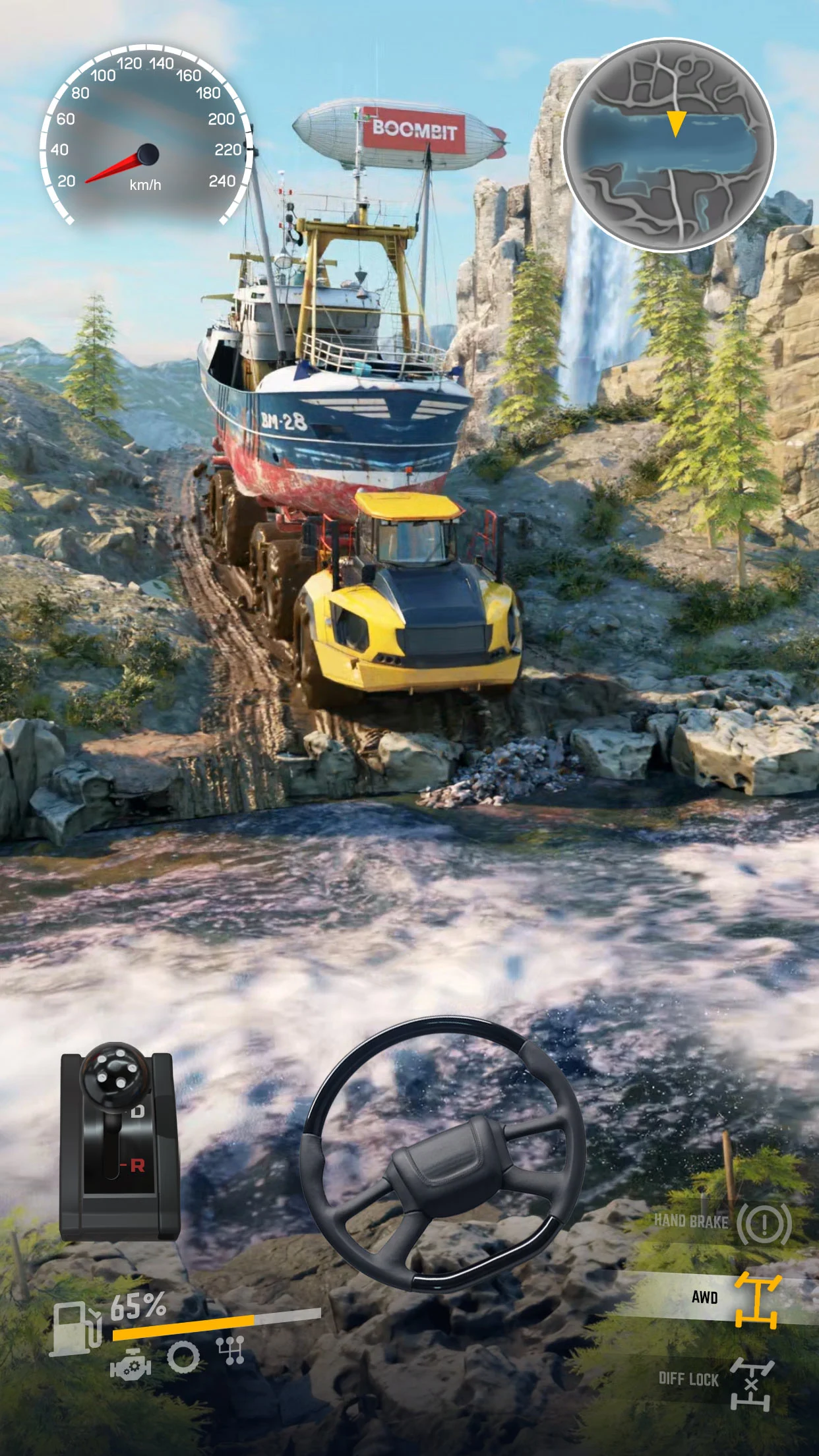Tap the gearbox shifter pattern icon
This screenshot has width=819, height=1456.
tap(231, 1350)
